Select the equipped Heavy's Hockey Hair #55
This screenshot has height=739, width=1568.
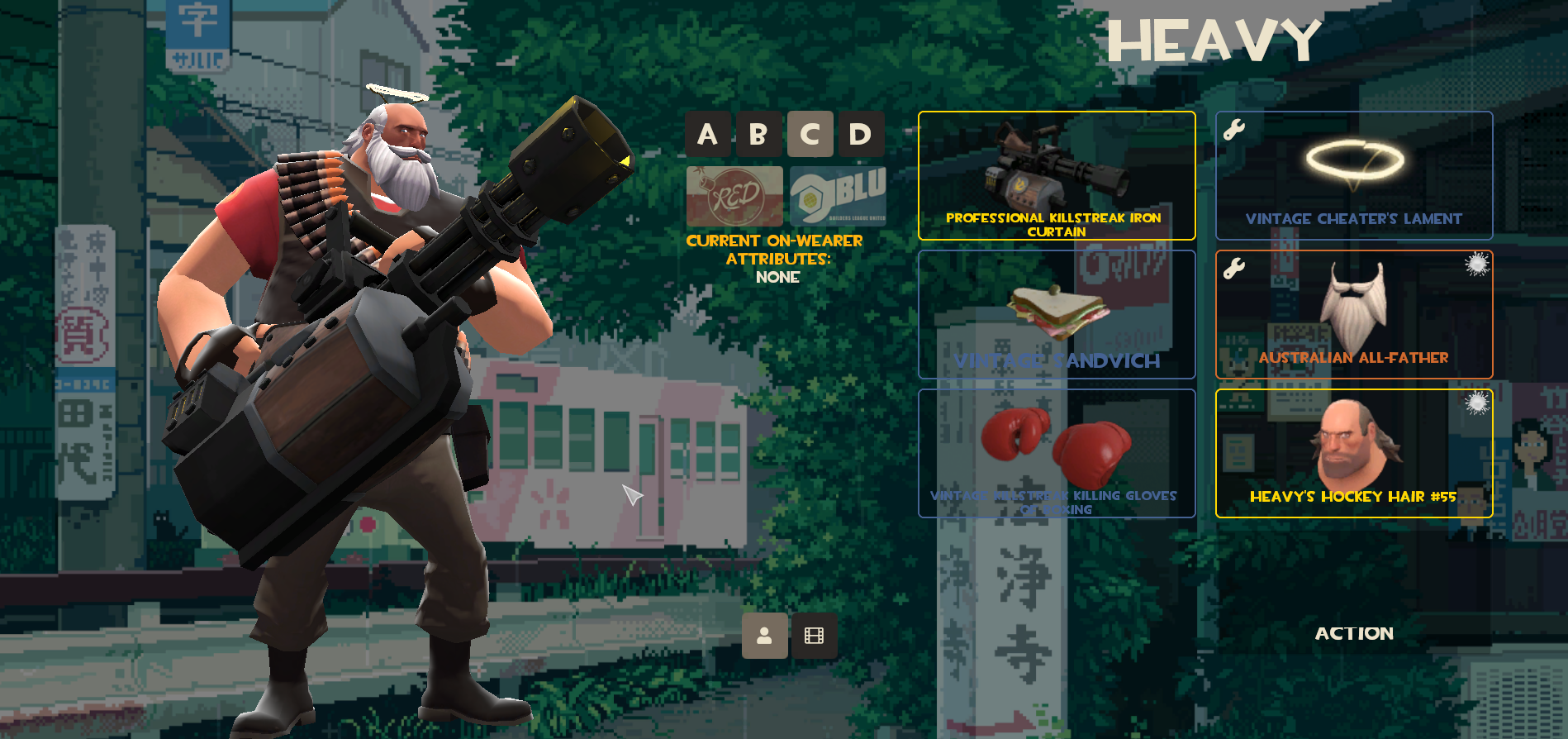(1353, 453)
